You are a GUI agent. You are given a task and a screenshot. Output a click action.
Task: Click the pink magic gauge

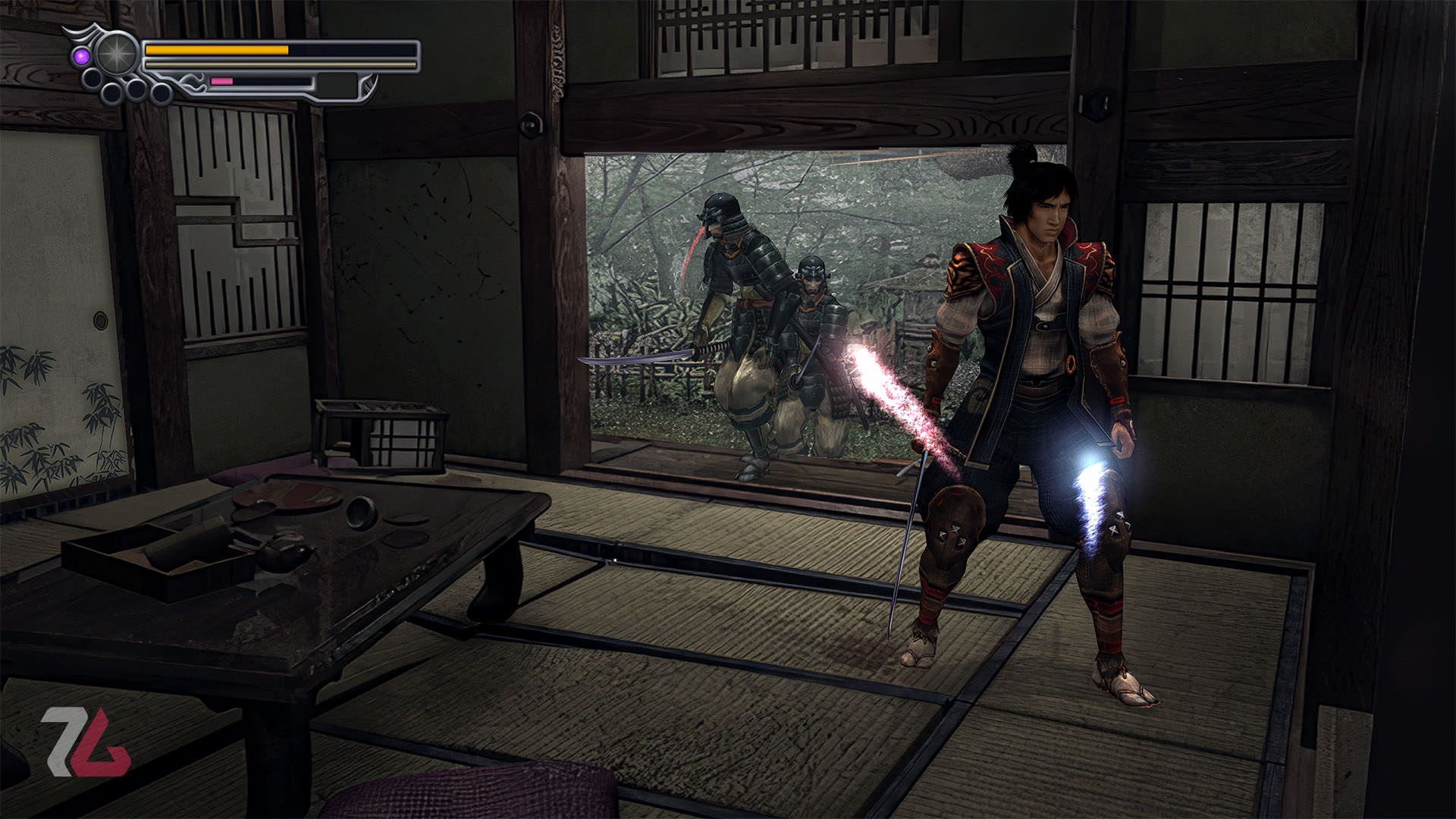tap(222, 81)
